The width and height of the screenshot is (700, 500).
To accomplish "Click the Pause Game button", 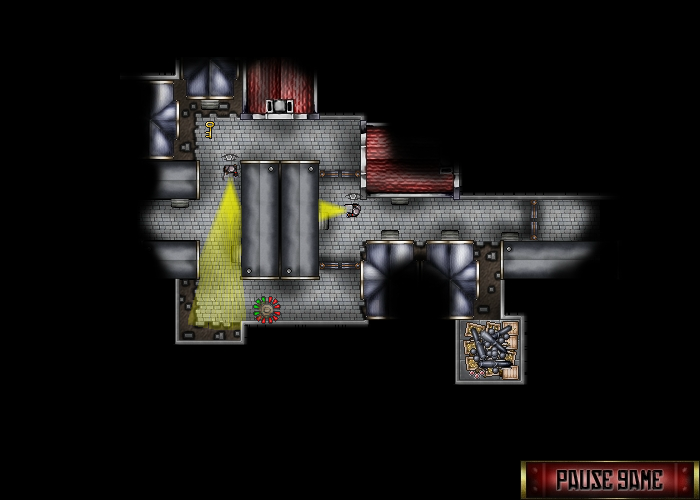I will [609, 479].
